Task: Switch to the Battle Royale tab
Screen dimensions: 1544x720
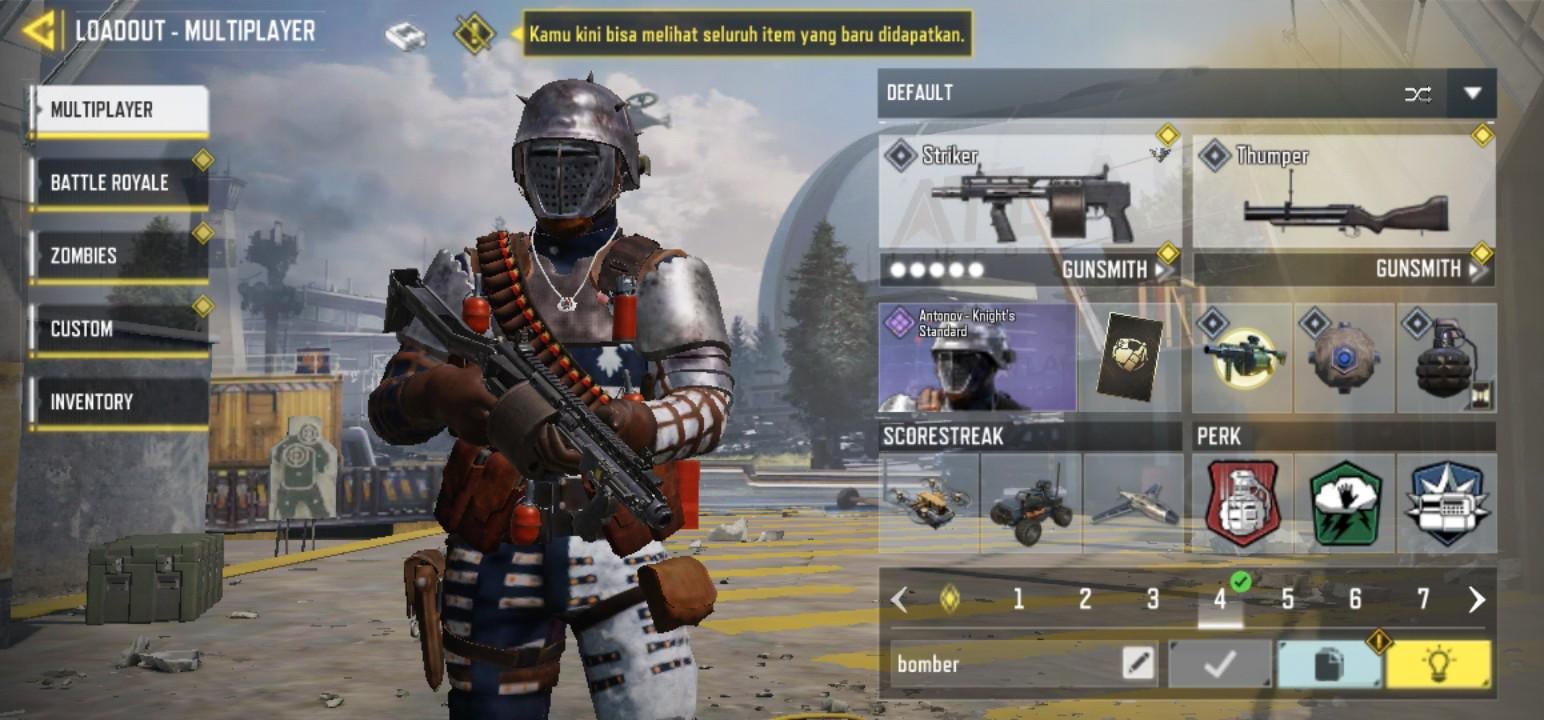Action: pos(118,183)
